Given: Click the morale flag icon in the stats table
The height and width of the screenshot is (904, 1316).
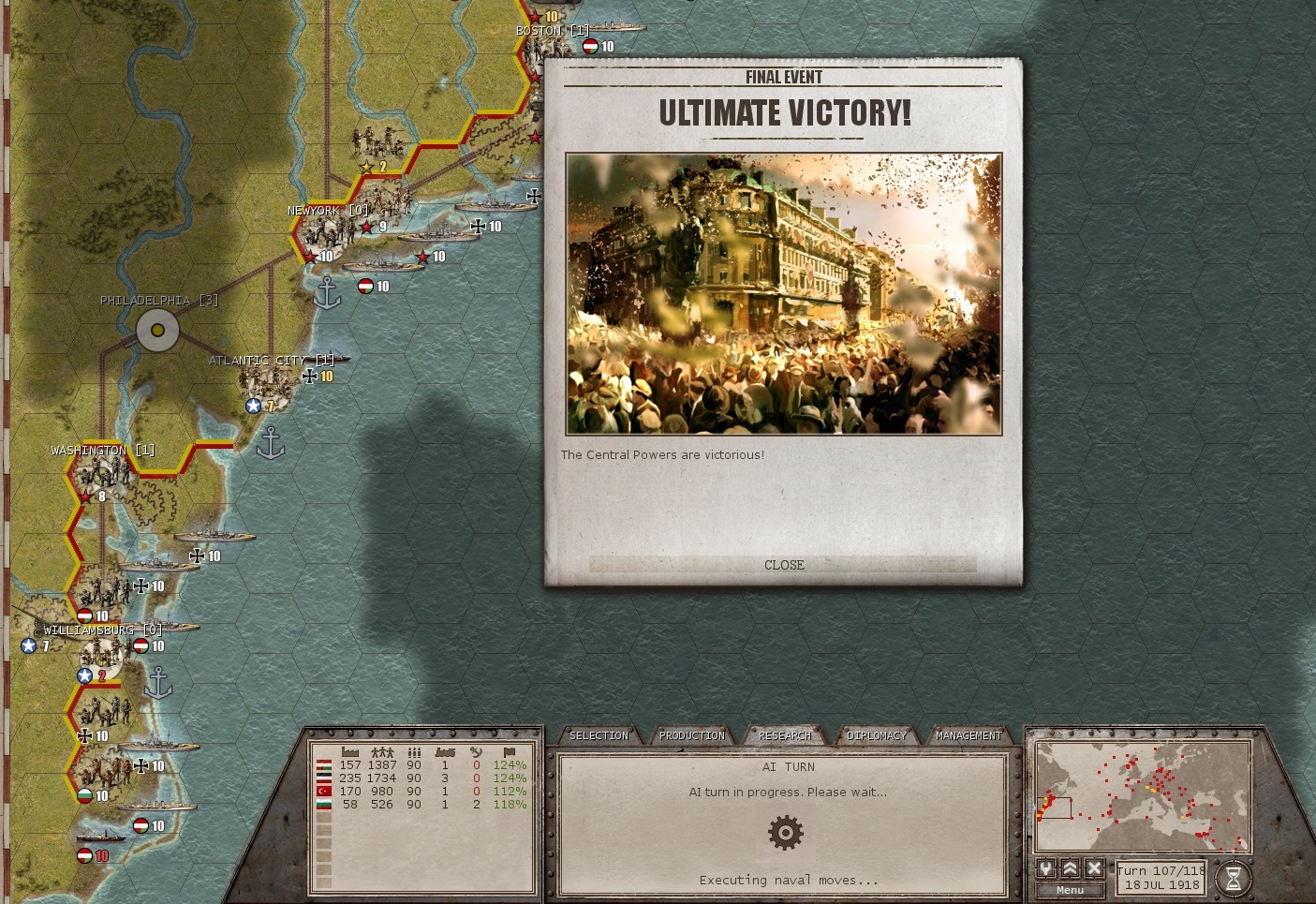Looking at the screenshot, I should pos(510,751).
